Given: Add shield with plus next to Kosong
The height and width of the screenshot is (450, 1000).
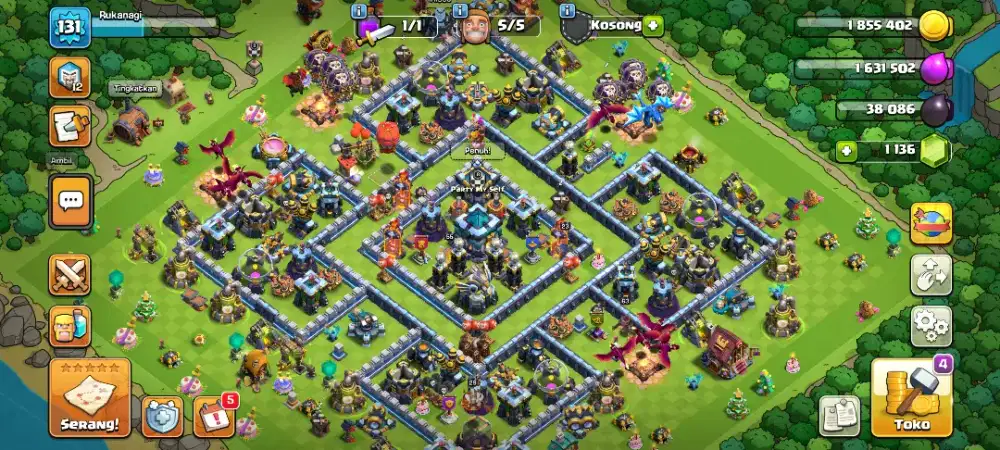Looking at the screenshot, I should (x=653, y=25).
